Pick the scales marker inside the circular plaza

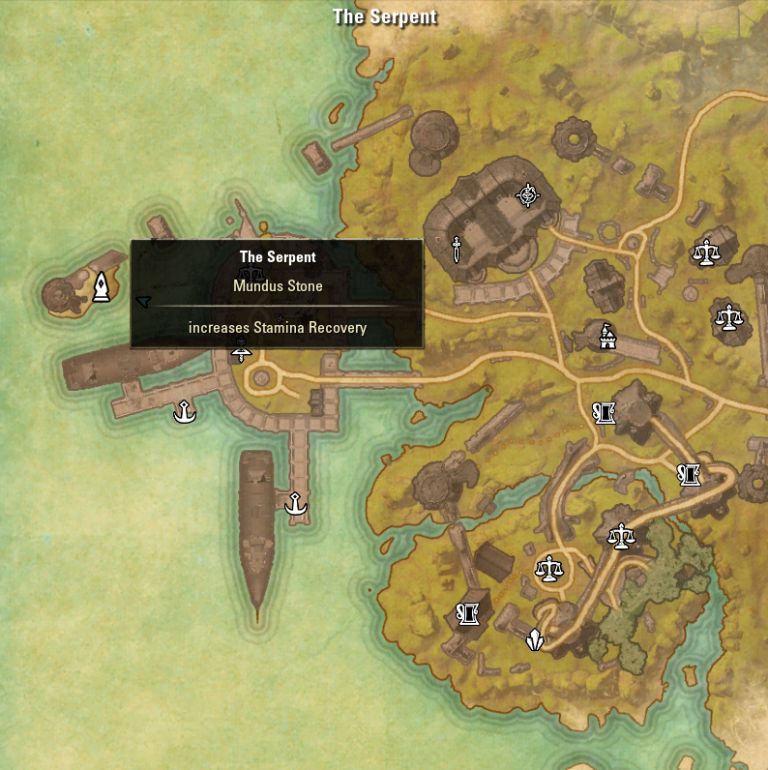pos(548,570)
